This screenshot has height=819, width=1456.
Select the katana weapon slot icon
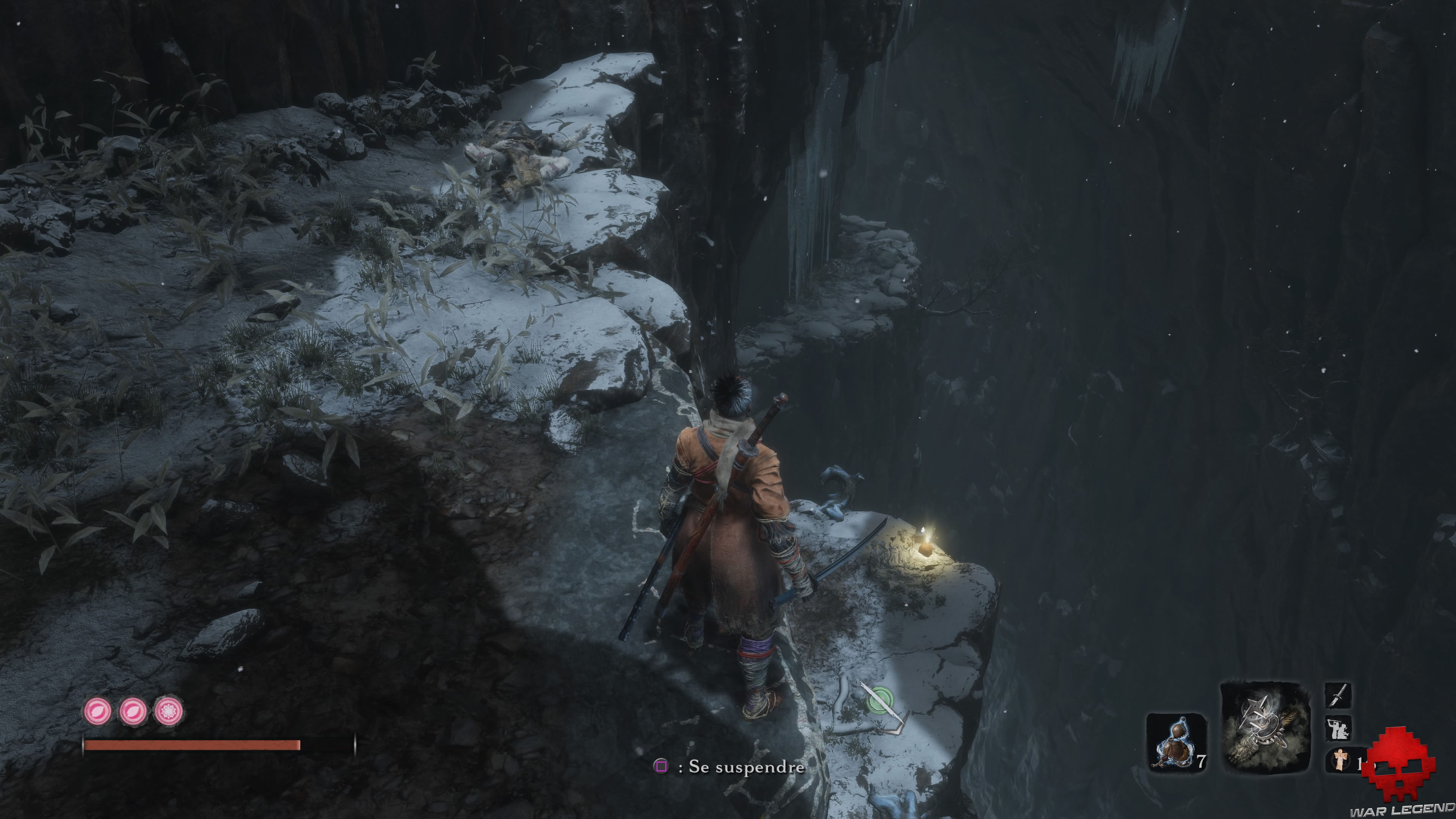pyautogui.click(x=1338, y=696)
